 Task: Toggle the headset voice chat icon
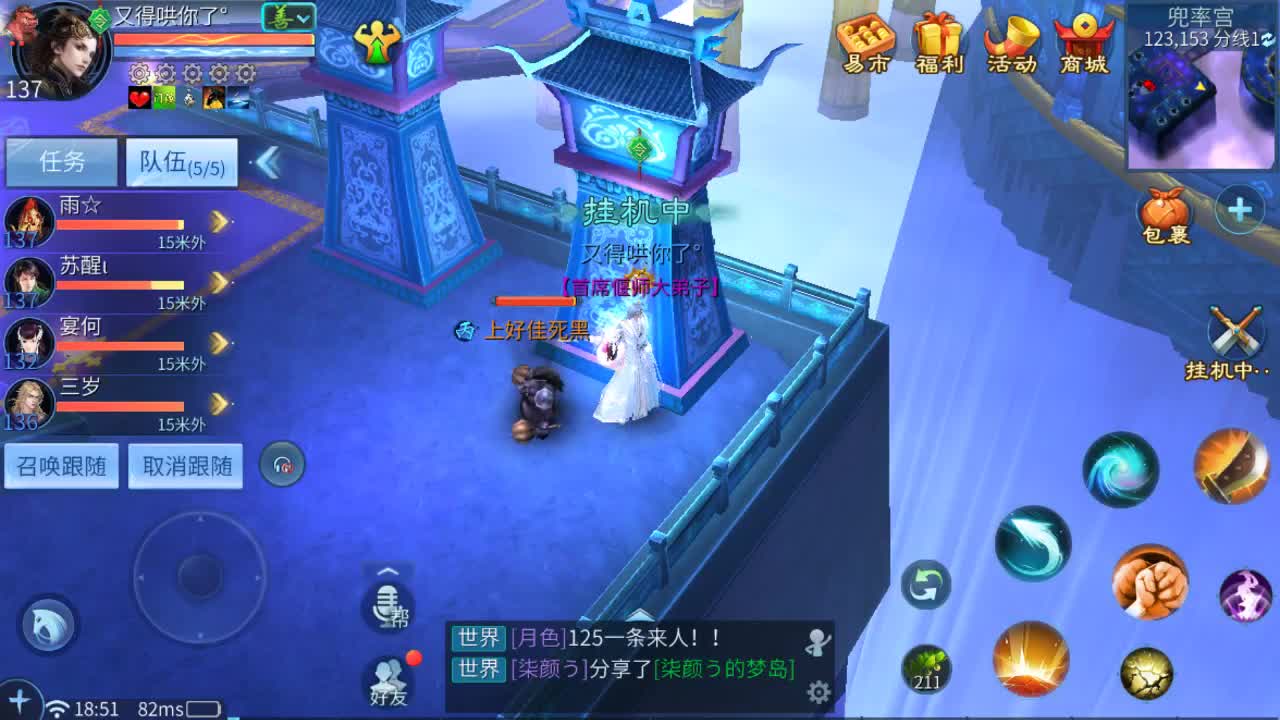(281, 462)
